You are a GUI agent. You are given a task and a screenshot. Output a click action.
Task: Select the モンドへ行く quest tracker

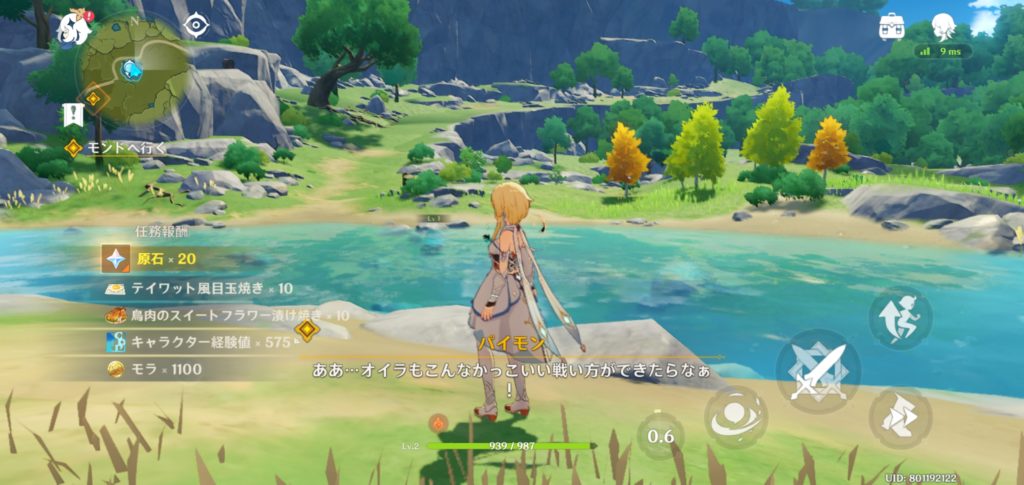pyautogui.click(x=116, y=148)
